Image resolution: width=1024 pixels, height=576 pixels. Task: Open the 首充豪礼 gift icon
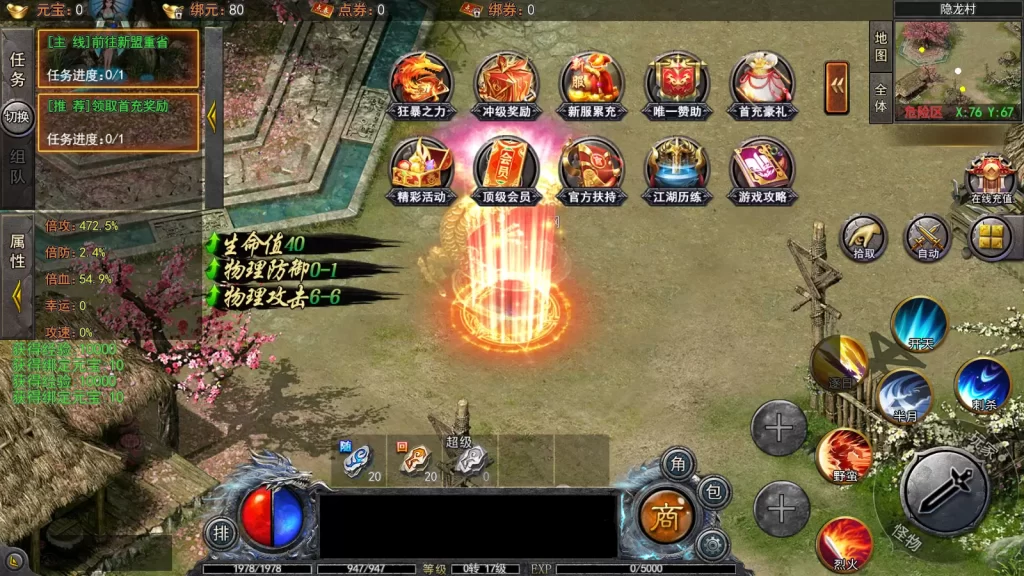click(x=762, y=84)
